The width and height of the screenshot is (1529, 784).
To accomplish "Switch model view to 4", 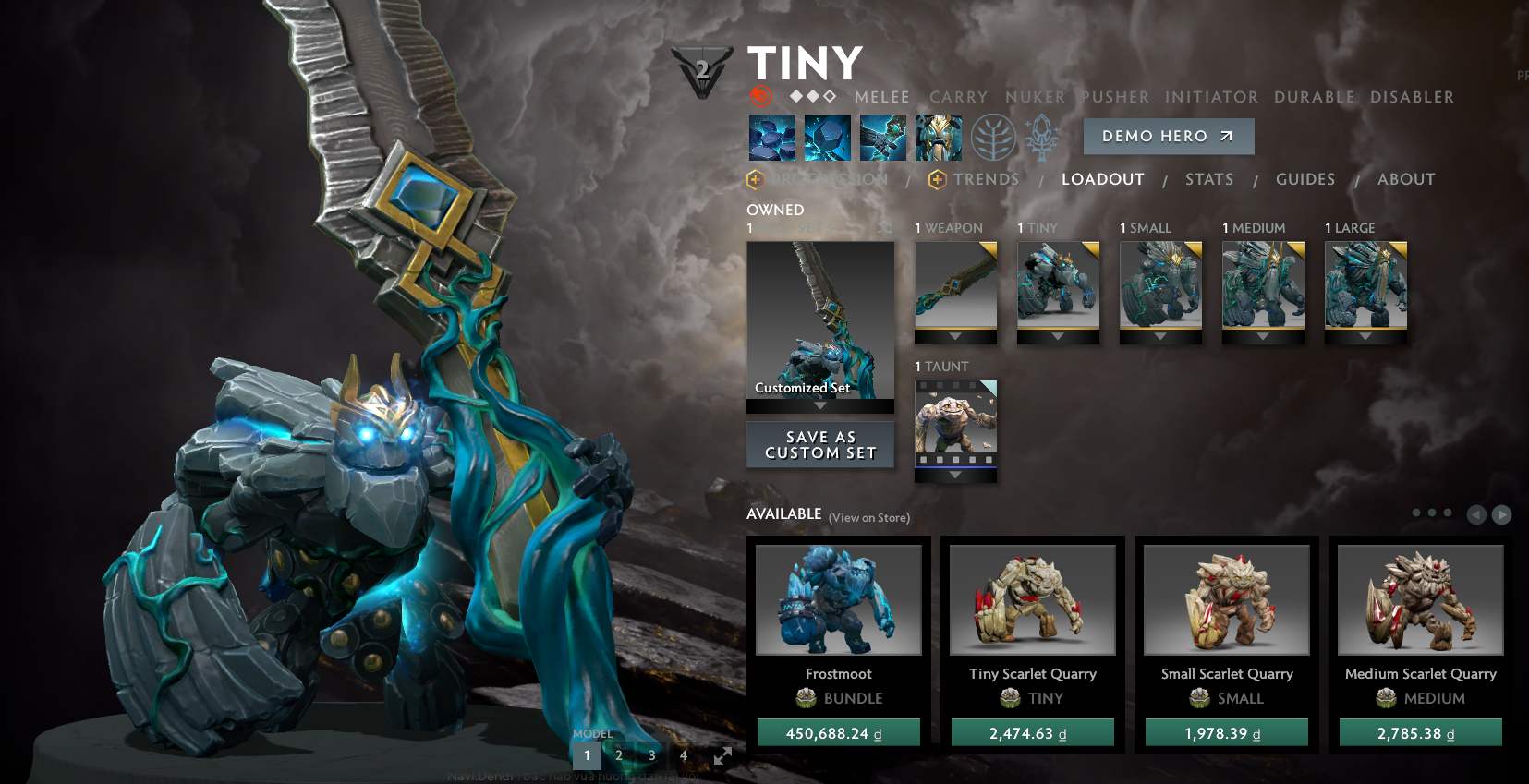I will pyautogui.click(x=683, y=755).
